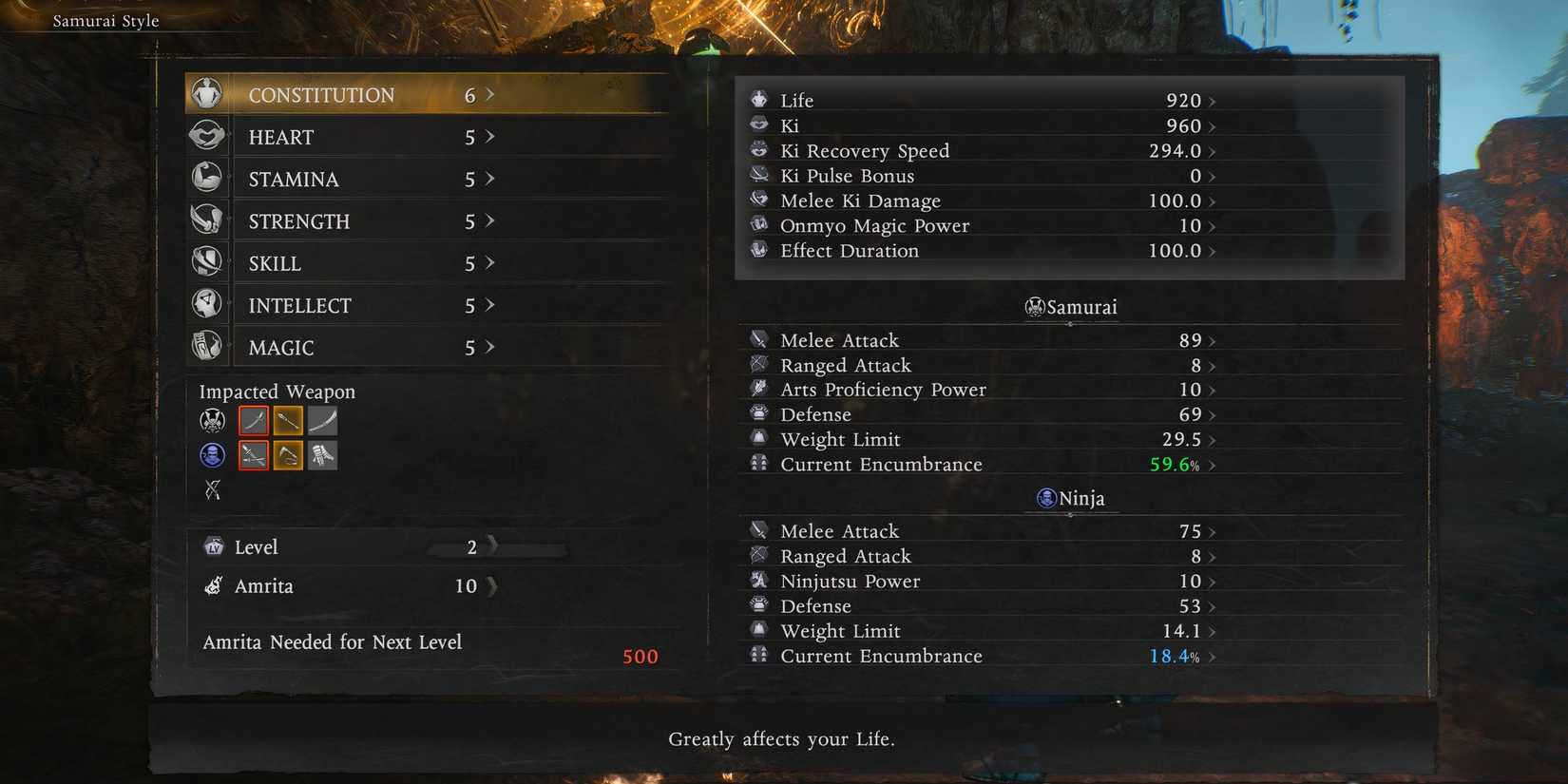Select the samurai helmet icon under Impacted Weapon
Image resolution: width=1568 pixels, height=784 pixels.
click(212, 420)
